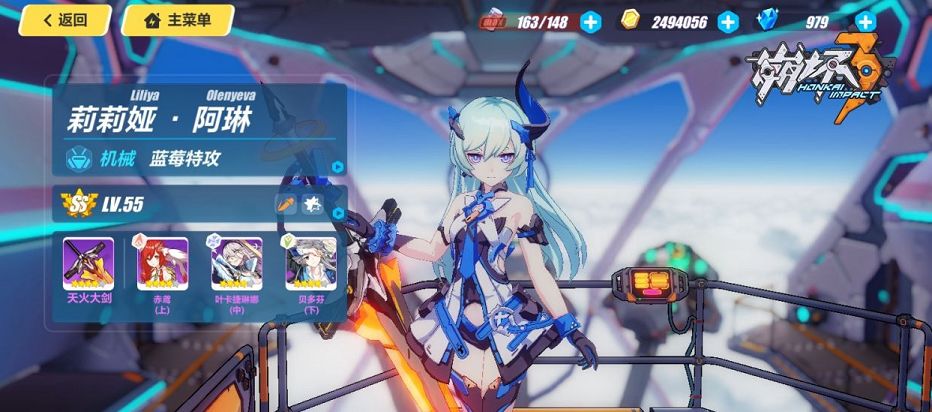This screenshot has width=932, height=412.
Task: Expand the level panel arrow
Action: click(x=338, y=212)
